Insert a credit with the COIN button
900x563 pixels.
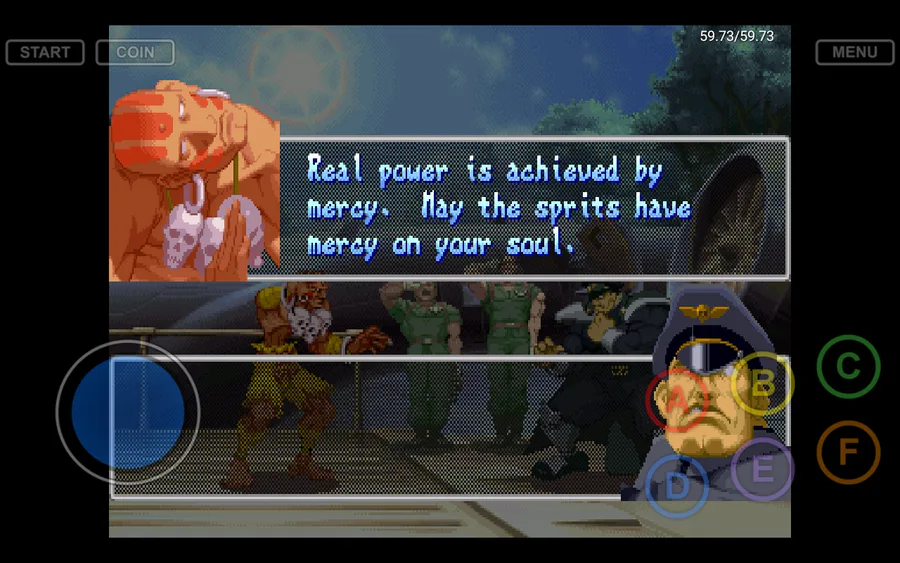[x=135, y=52]
